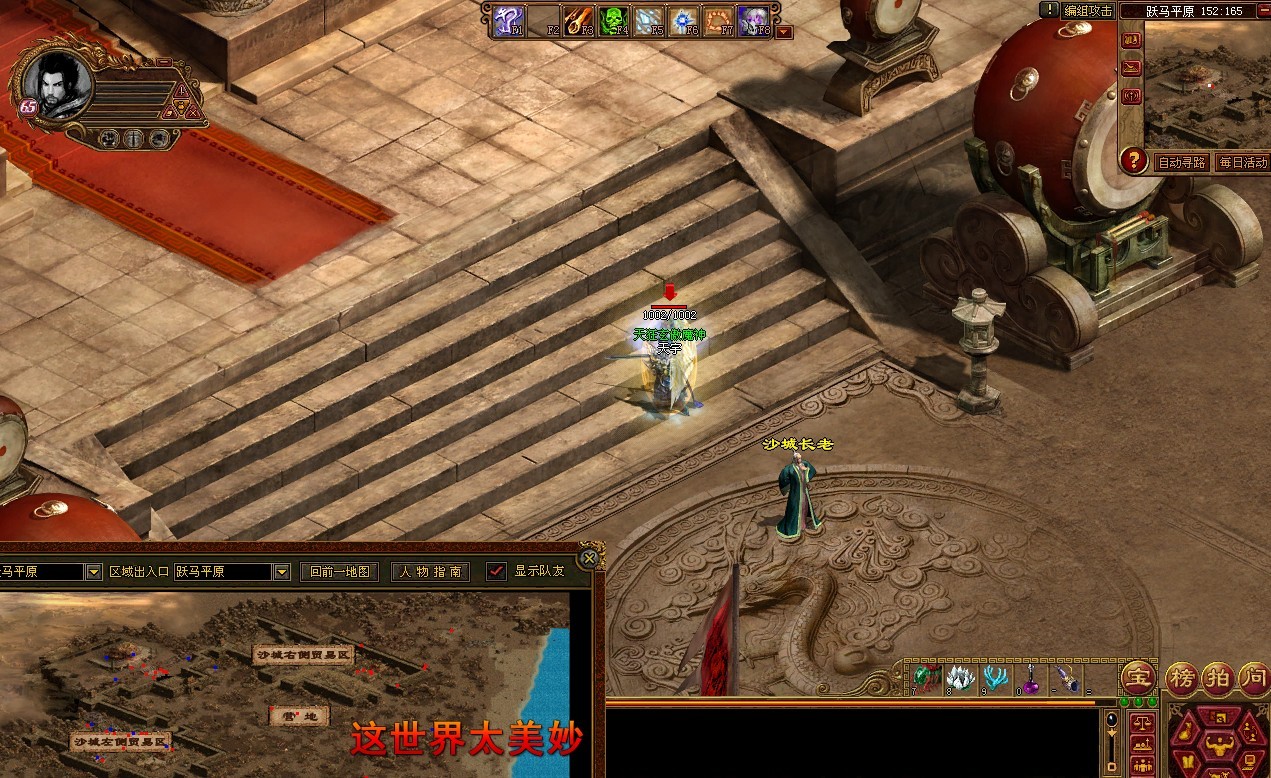Screen dimensions: 1271x778
Task: Use the purple potion in slot 0
Action: click(1032, 677)
